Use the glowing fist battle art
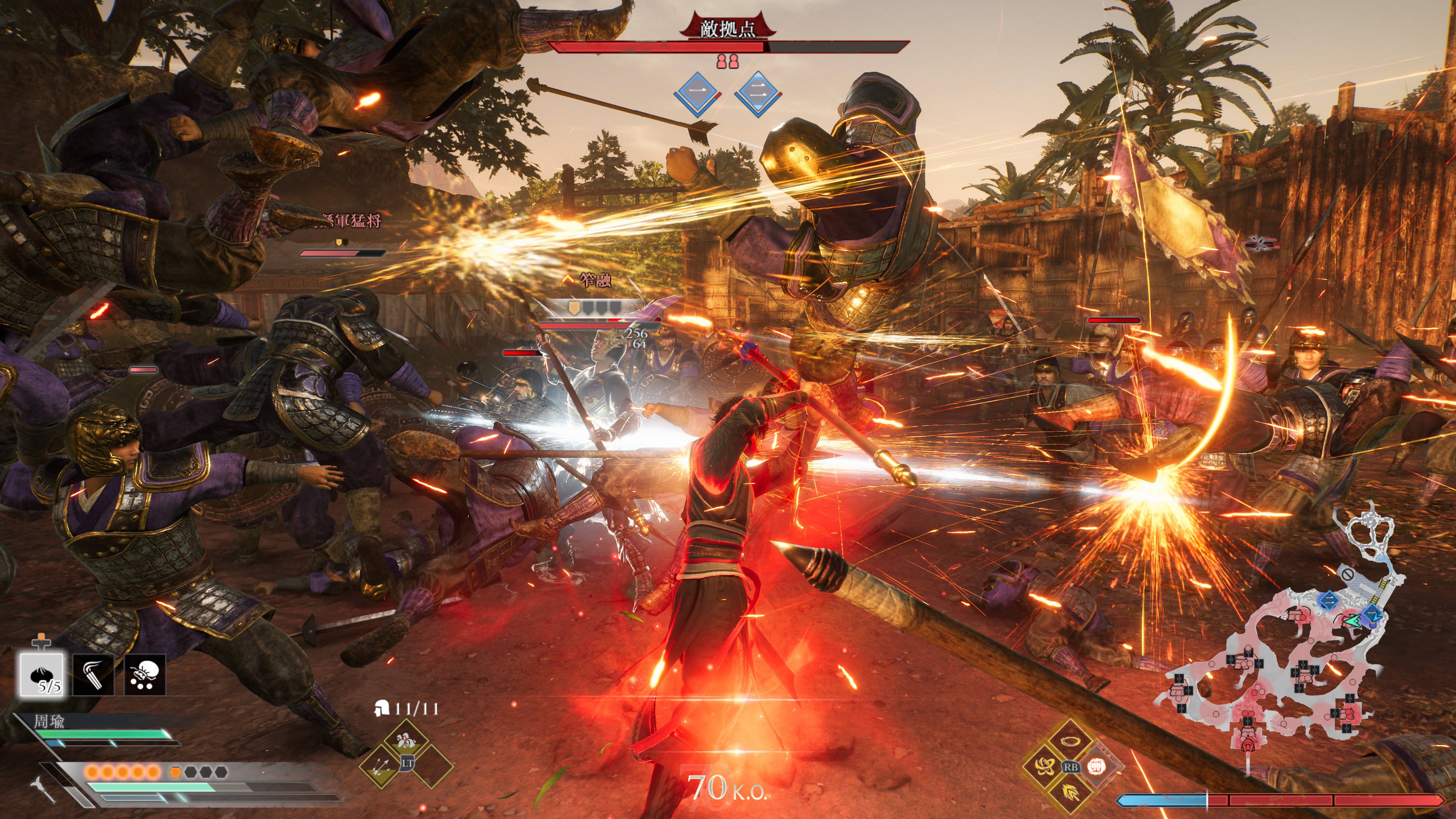The image size is (1456, 819). click(1097, 766)
